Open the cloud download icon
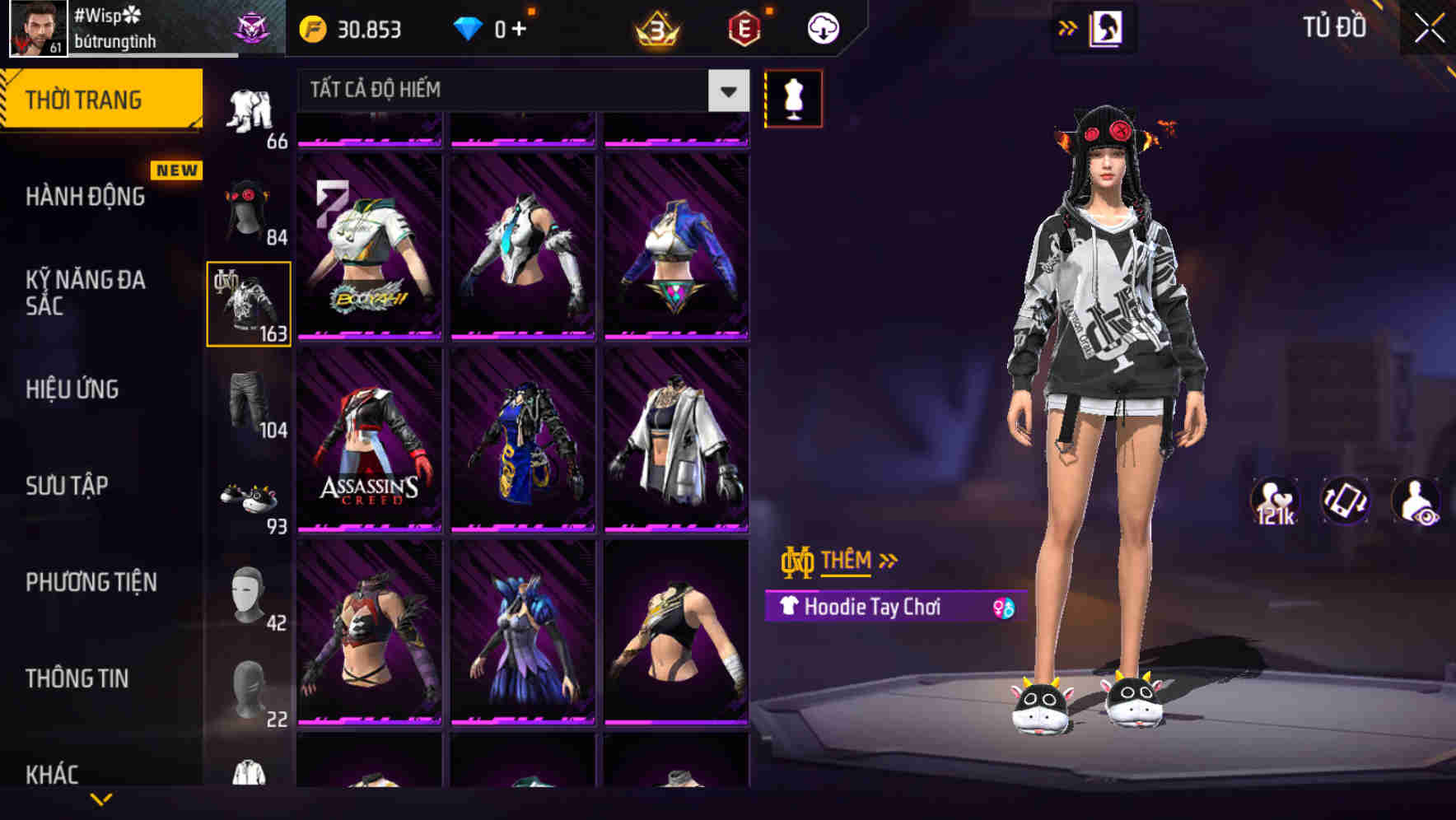This screenshot has width=1456, height=820. [821, 27]
